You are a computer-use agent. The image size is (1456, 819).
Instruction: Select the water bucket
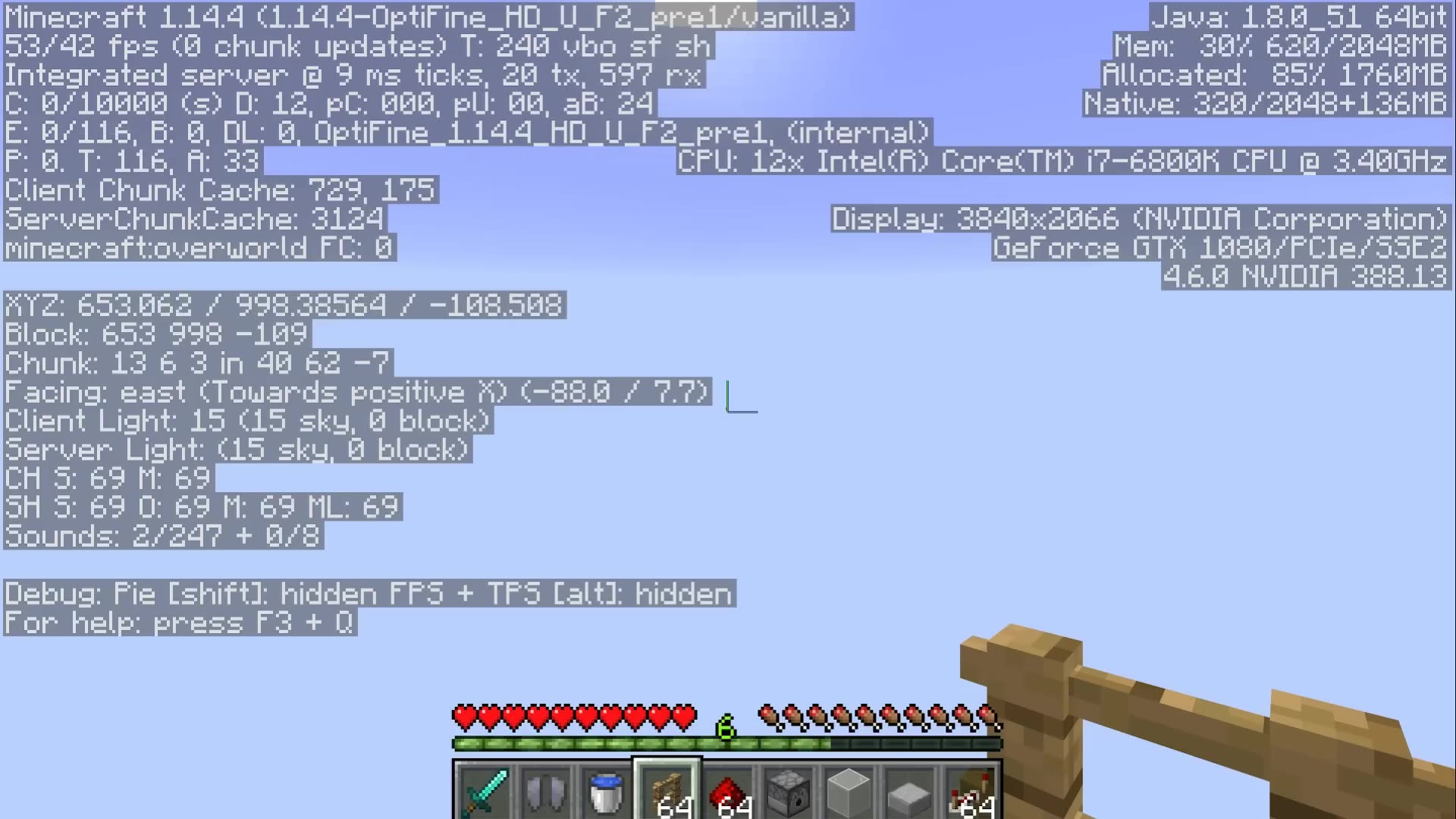tap(606, 792)
